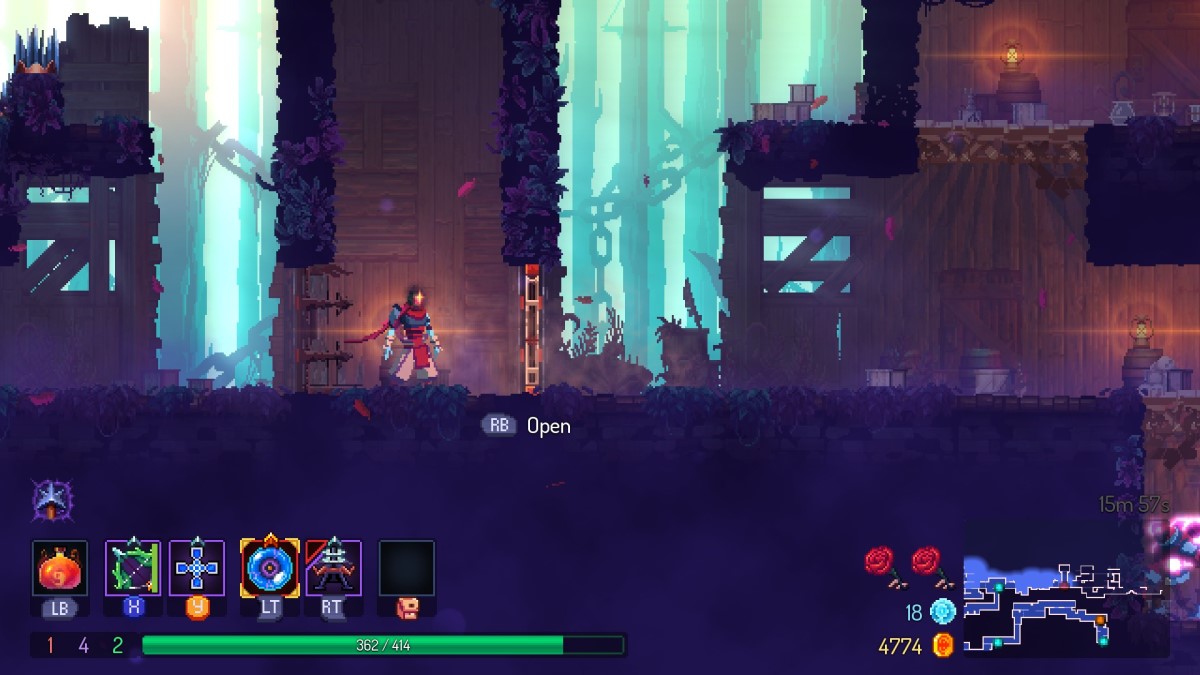Click the blue cells currency icon
Viewport: 1200px width, 675px height.
(942, 611)
